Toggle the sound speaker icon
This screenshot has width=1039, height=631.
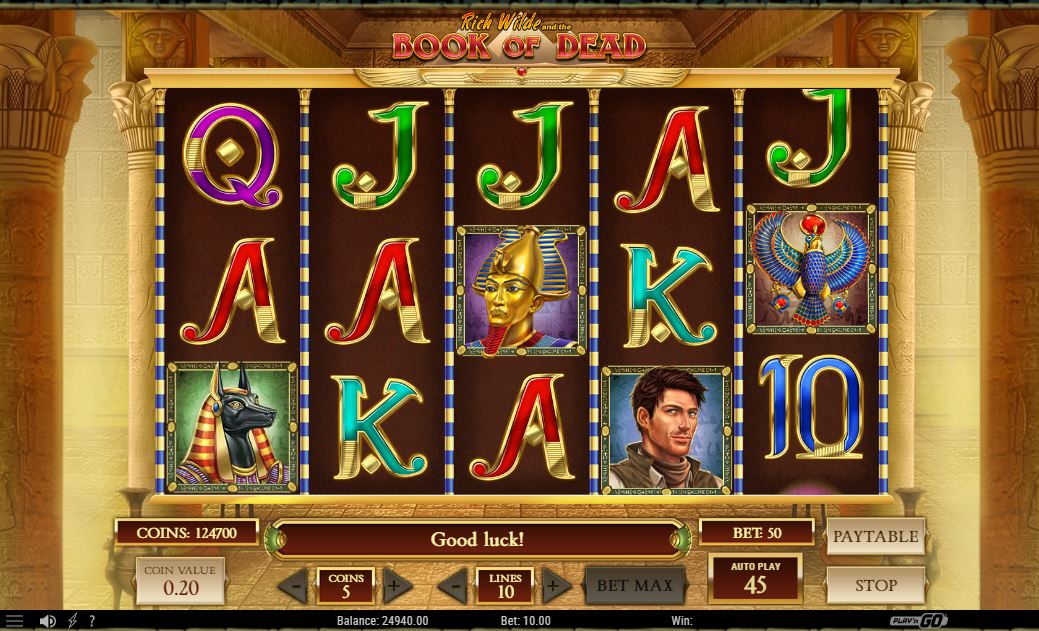click(46, 621)
